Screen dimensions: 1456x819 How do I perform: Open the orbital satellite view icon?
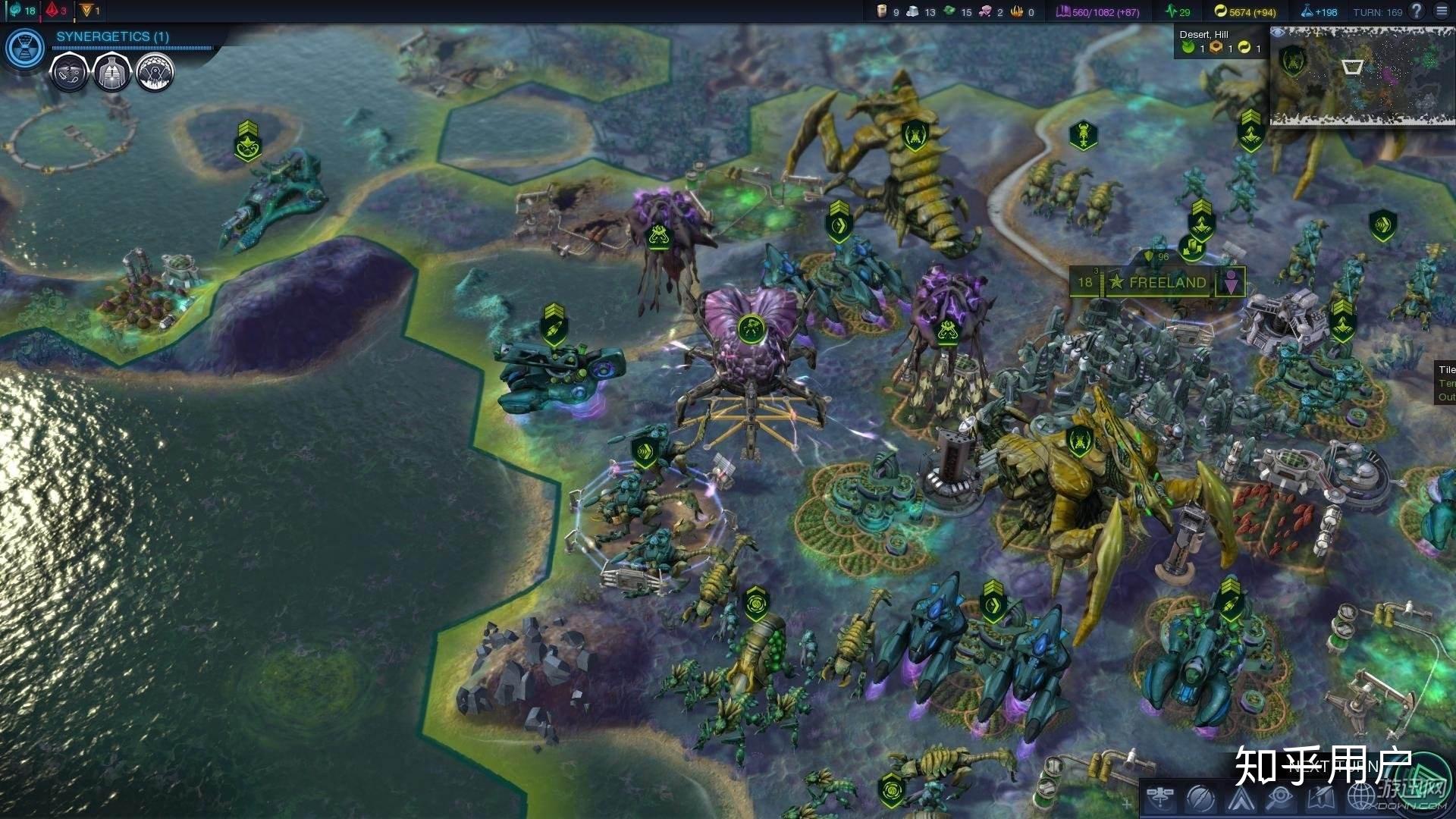(1160, 797)
